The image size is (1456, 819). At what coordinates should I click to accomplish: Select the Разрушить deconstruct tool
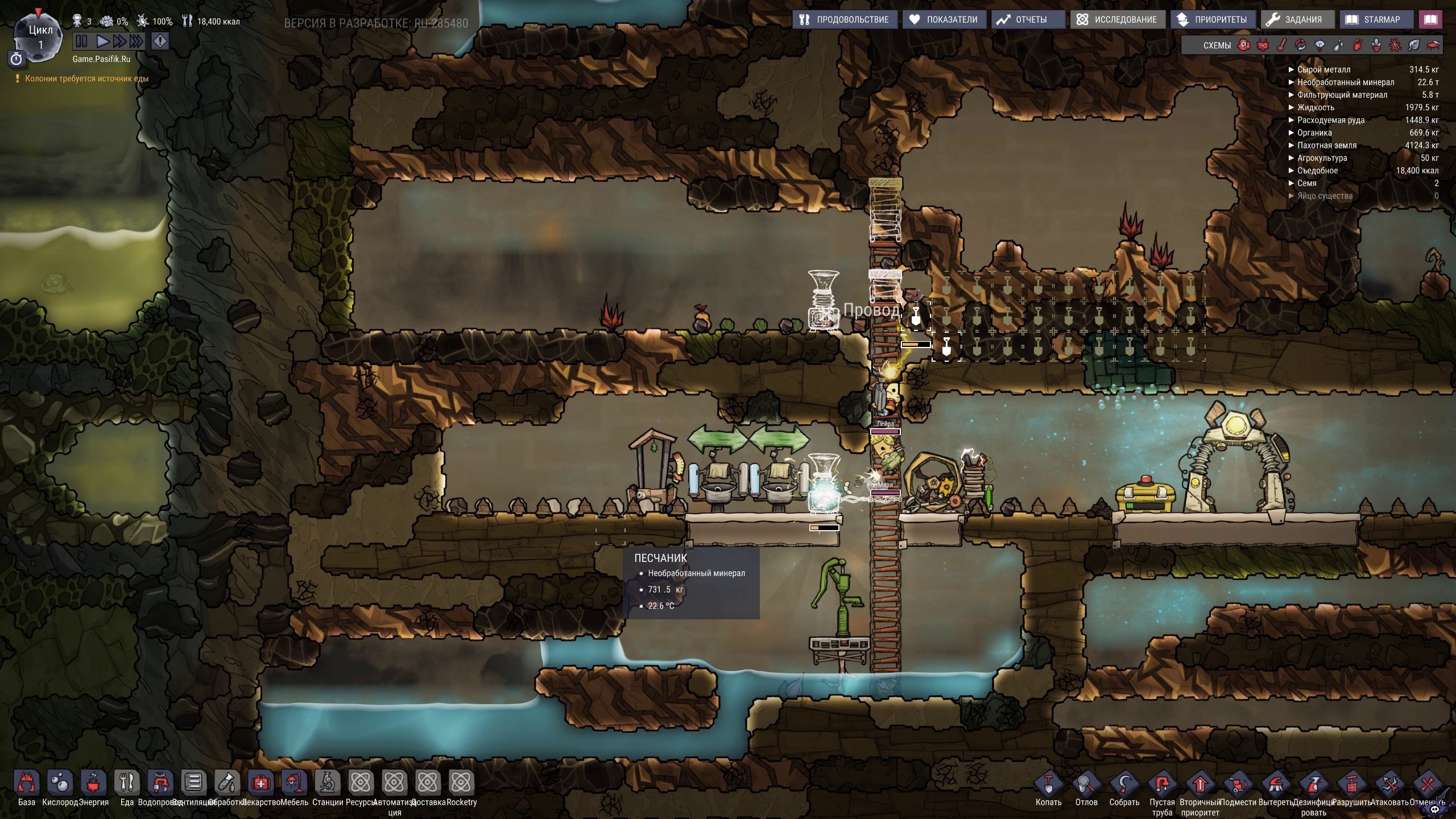(x=1351, y=785)
